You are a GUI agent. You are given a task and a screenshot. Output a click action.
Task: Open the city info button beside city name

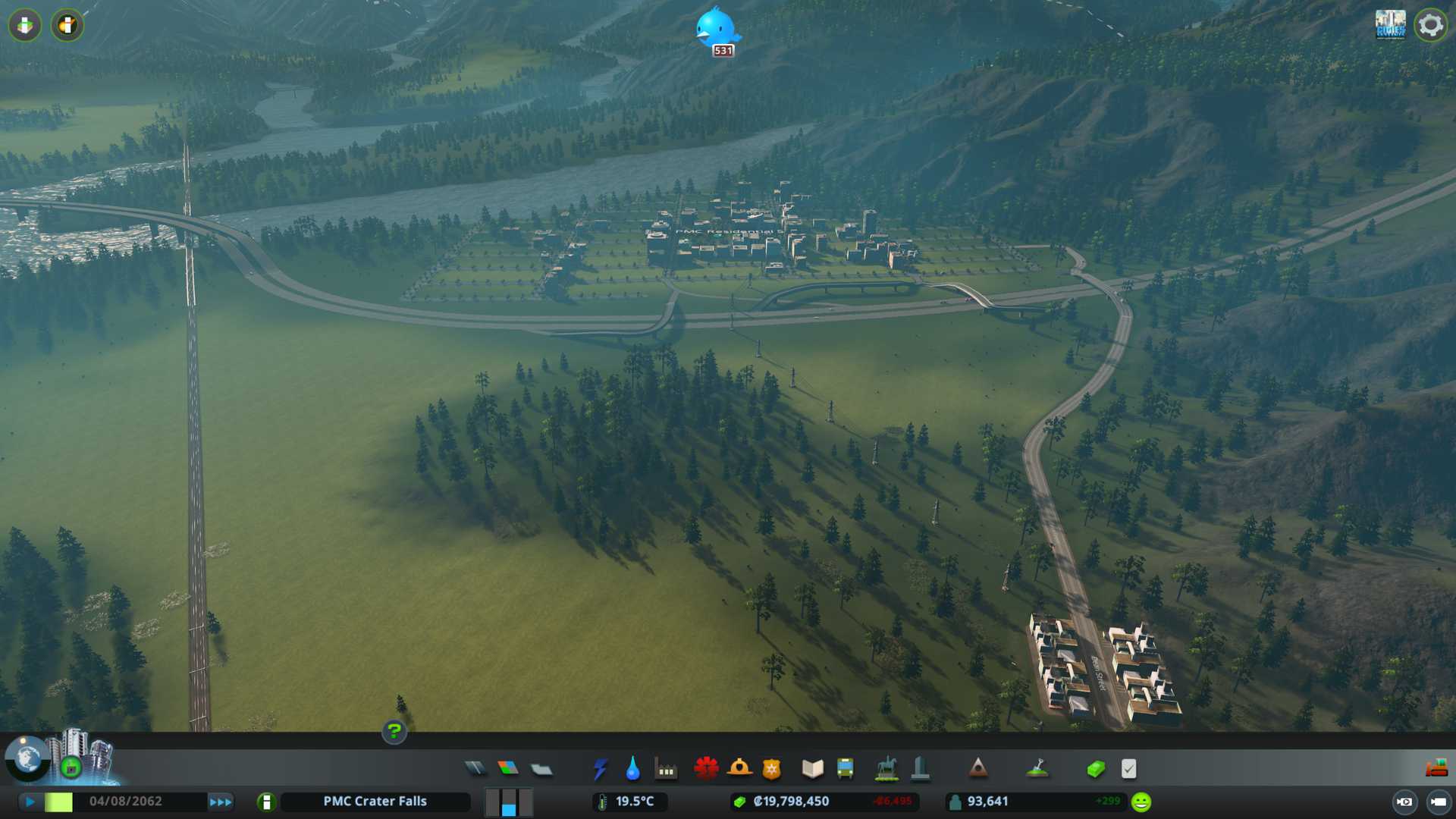pos(266,802)
